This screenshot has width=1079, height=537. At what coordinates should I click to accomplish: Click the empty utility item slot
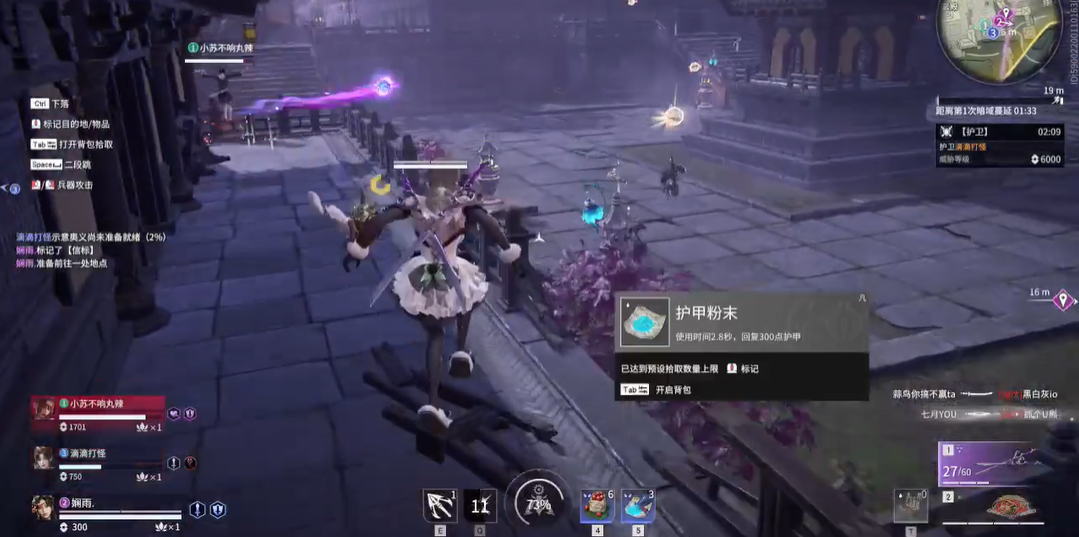pyautogui.click(x=910, y=506)
